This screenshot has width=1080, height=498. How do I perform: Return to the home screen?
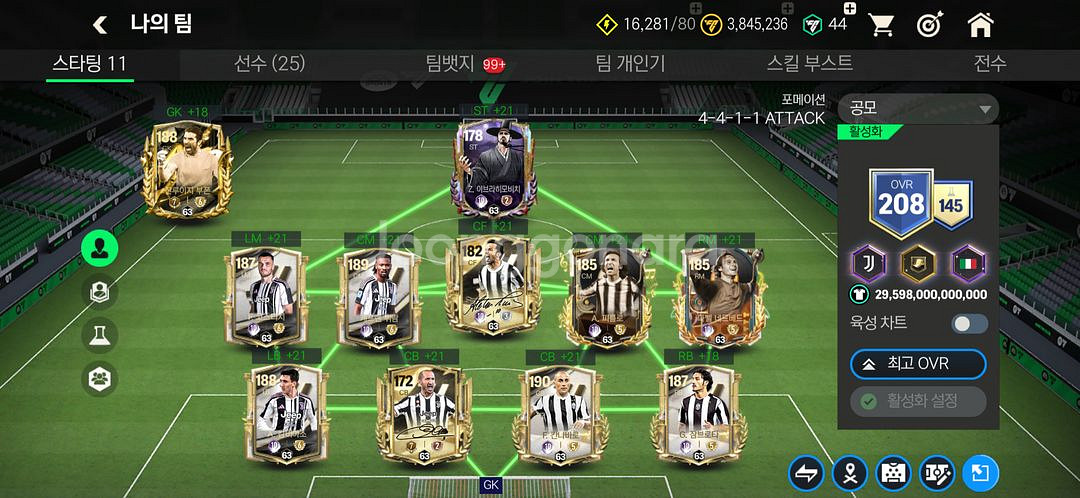(x=980, y=24)
